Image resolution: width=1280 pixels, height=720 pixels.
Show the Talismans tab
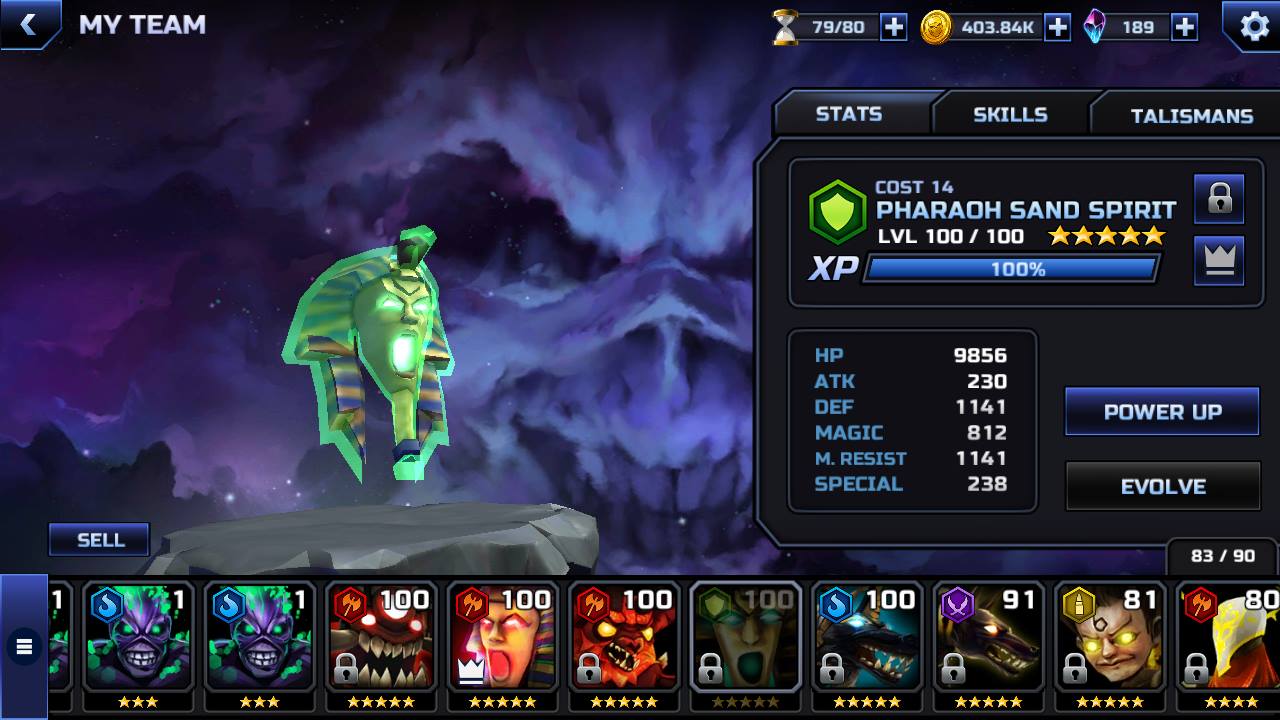[x=1190, y=116]
